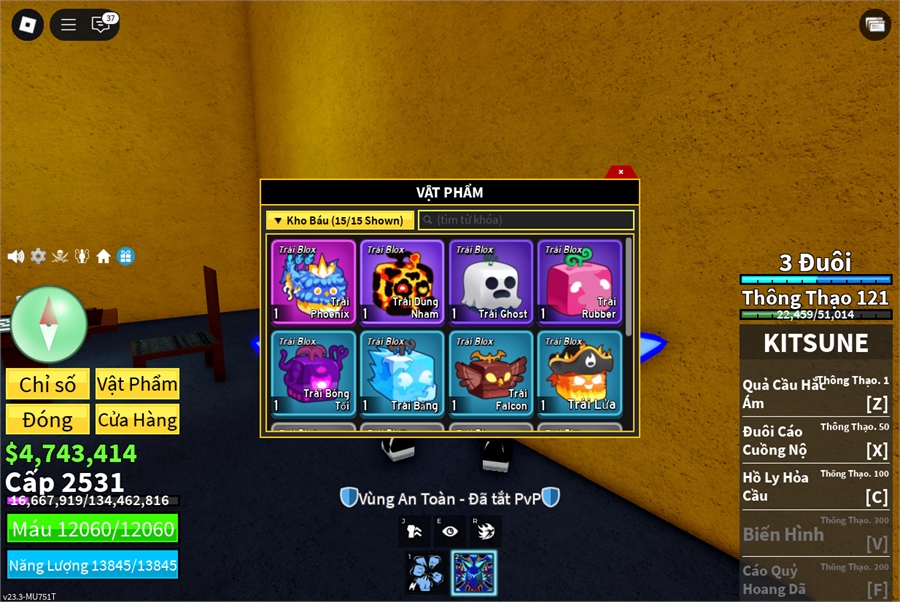Open the Roblox chat with 37 badge
The image size is (900, 602).
pyautogui.click(x=102, y=25)
